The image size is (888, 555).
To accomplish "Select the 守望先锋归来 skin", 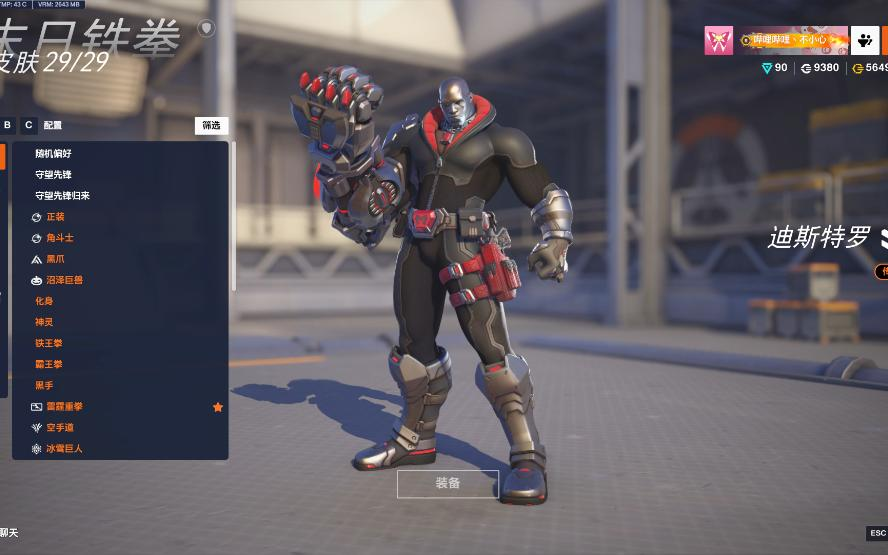I will point(62,196).
